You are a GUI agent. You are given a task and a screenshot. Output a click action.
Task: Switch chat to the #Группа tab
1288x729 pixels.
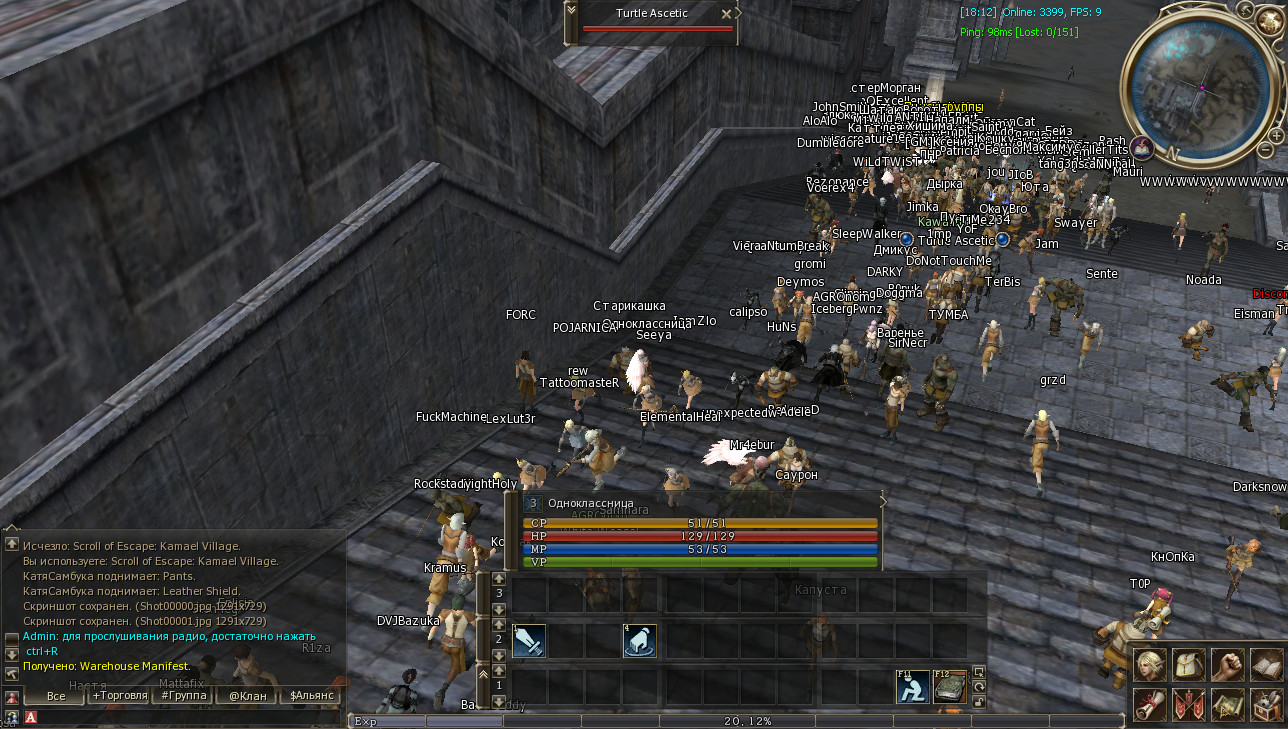pos(183,695)
